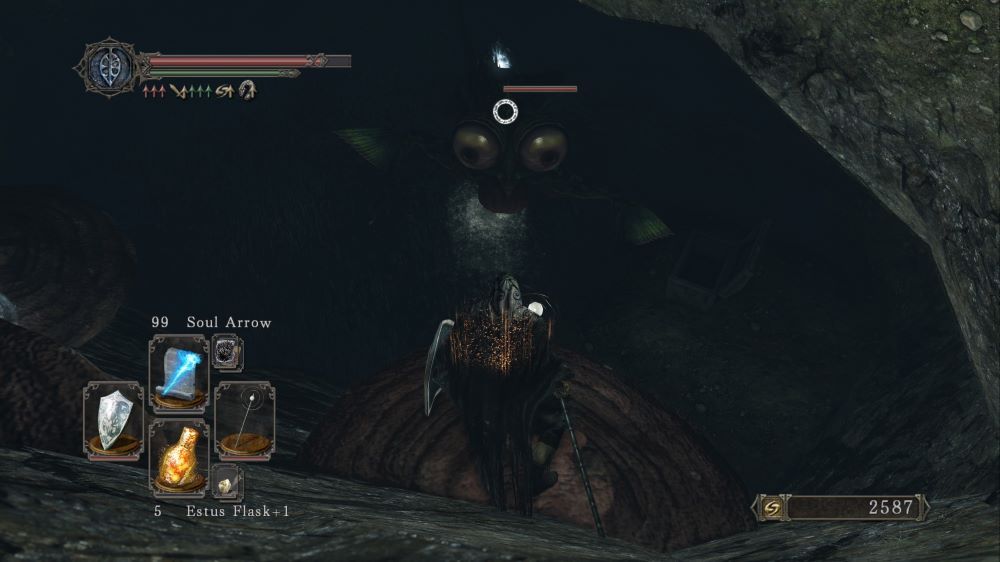Click the small next-item slot beside Estus Flask
The width and height of the screenshot is (1000, 562).
[x=228, y=482]
